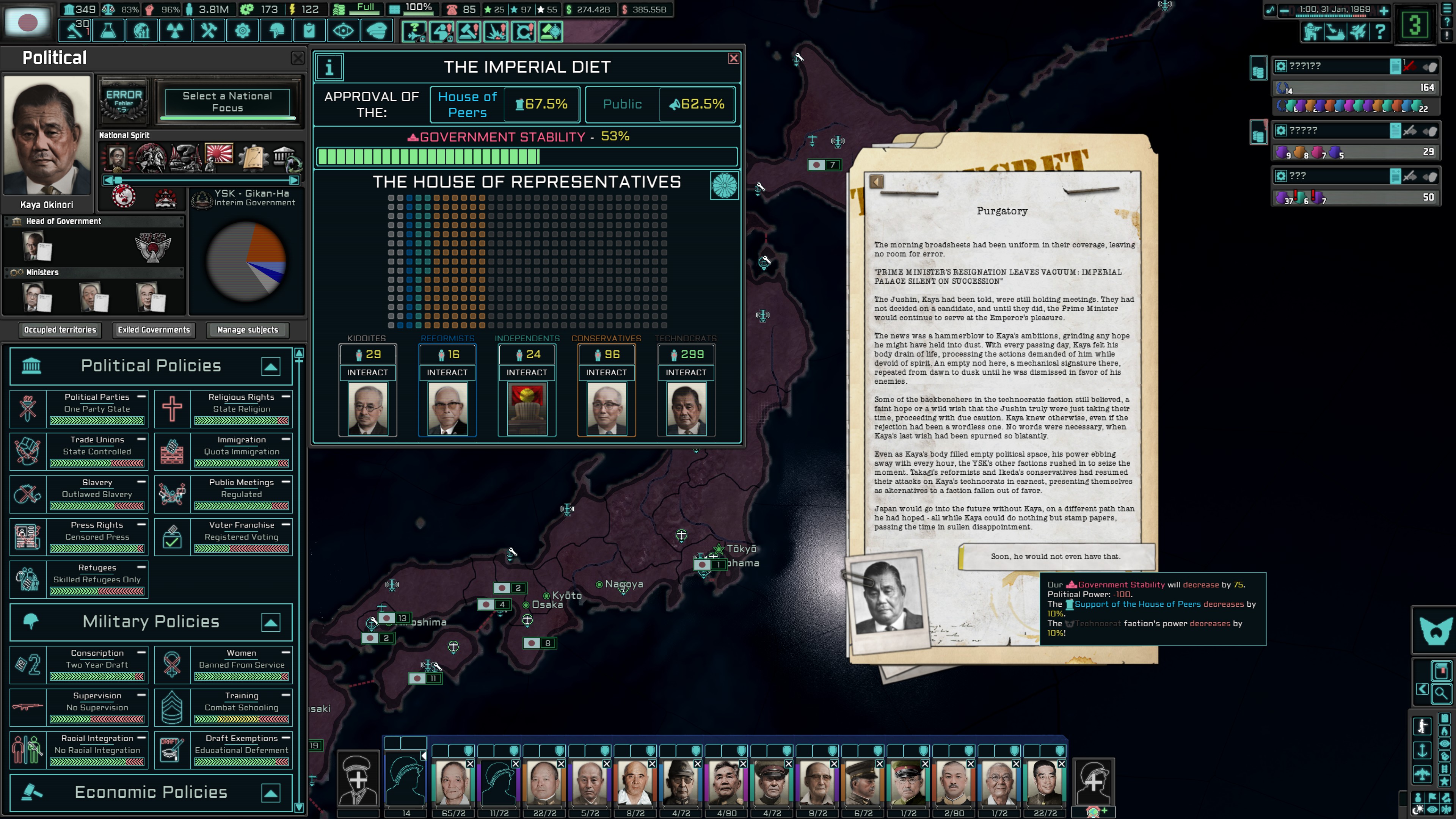Image resolution: width=1456 pixels, height=819 pixels.
Task: Click the Government Stability progress bar
Action: pyautogui.click(x=527, y=156)
